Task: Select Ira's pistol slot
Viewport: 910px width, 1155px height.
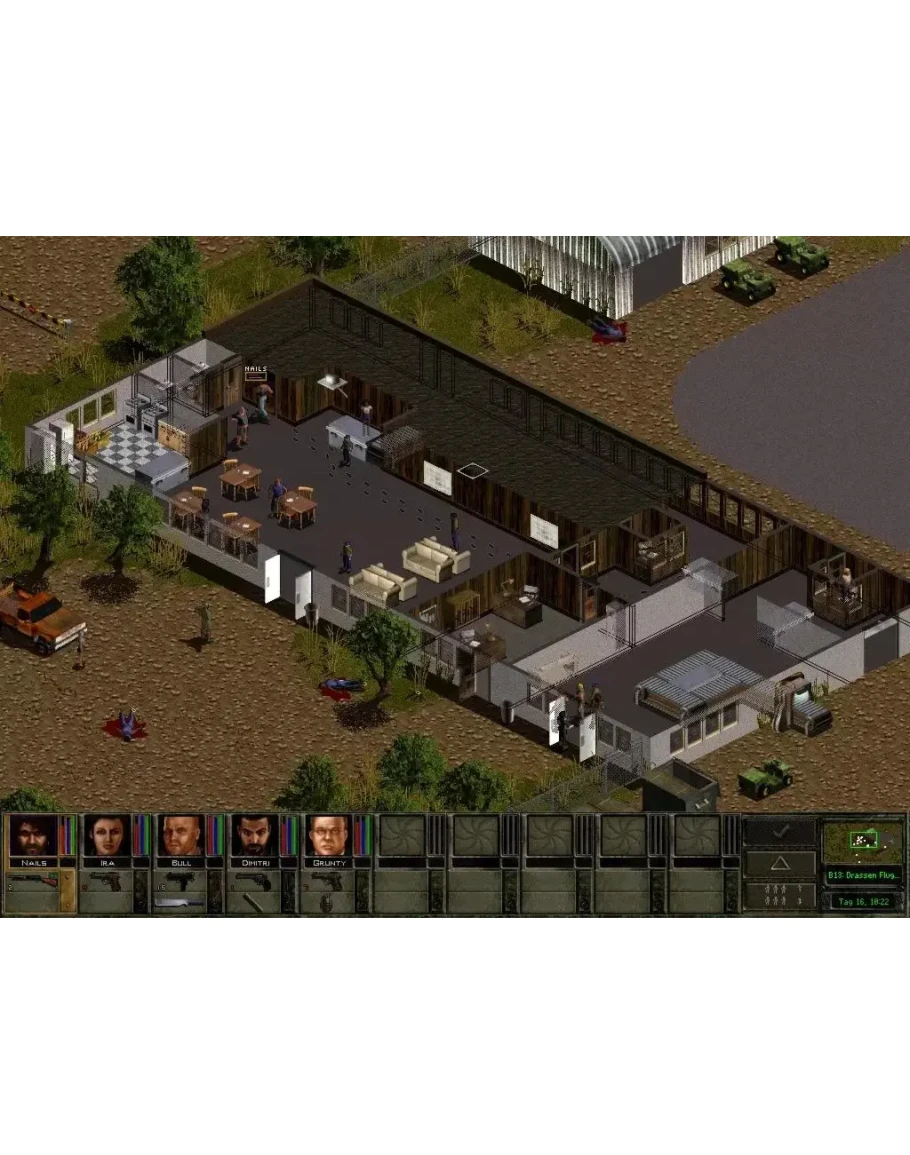Action: (x=106, y=882)
